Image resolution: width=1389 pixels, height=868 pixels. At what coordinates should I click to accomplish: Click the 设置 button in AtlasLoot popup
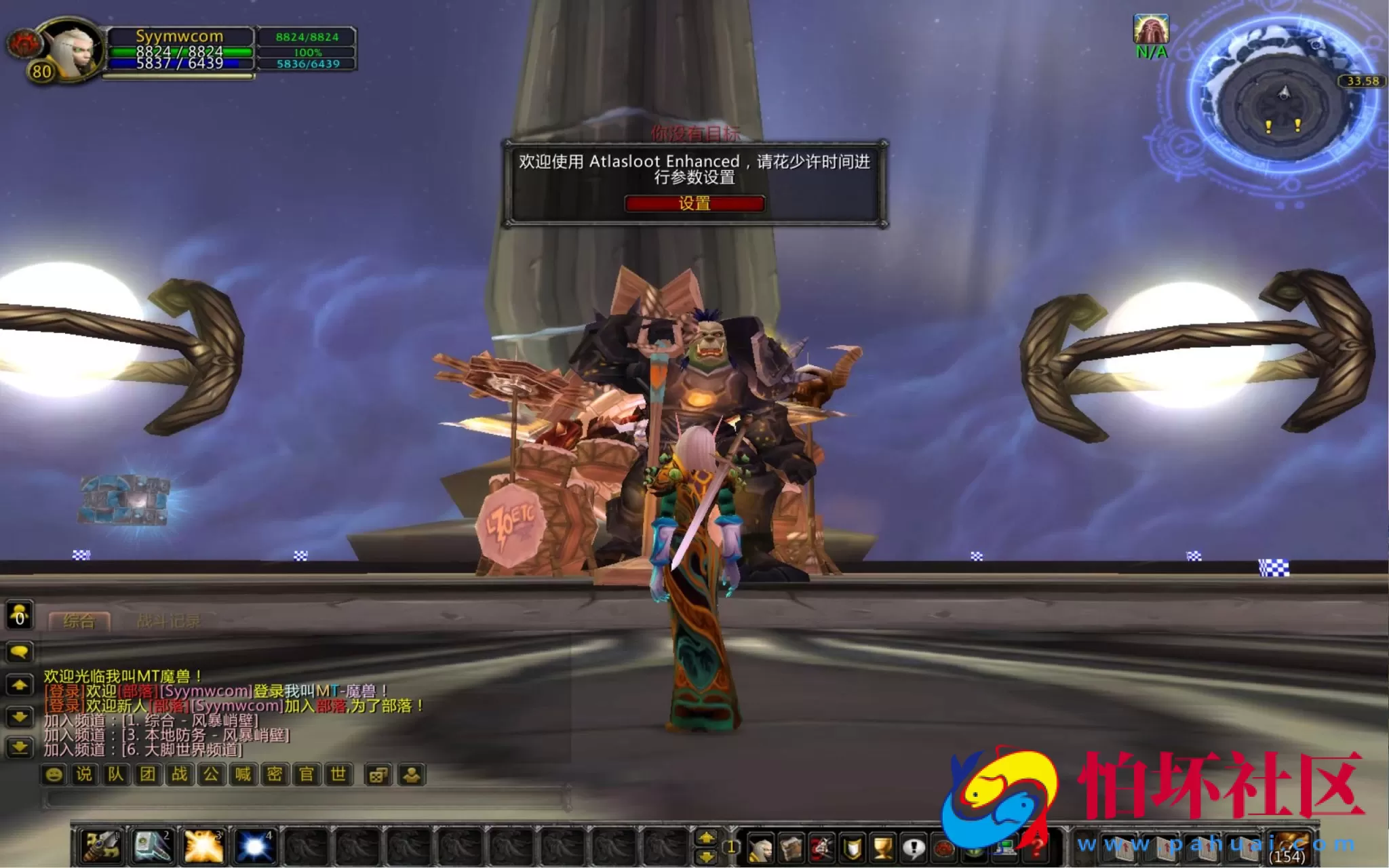click(x=694, y=203)
